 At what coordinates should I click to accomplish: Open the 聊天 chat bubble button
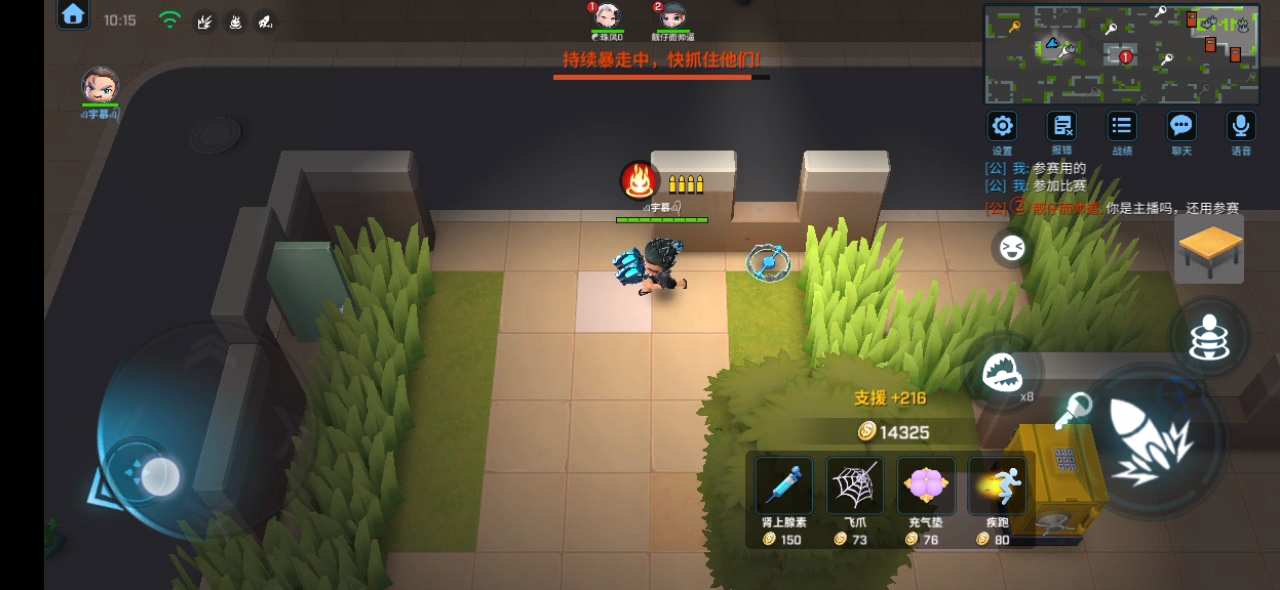[1181, 127]
